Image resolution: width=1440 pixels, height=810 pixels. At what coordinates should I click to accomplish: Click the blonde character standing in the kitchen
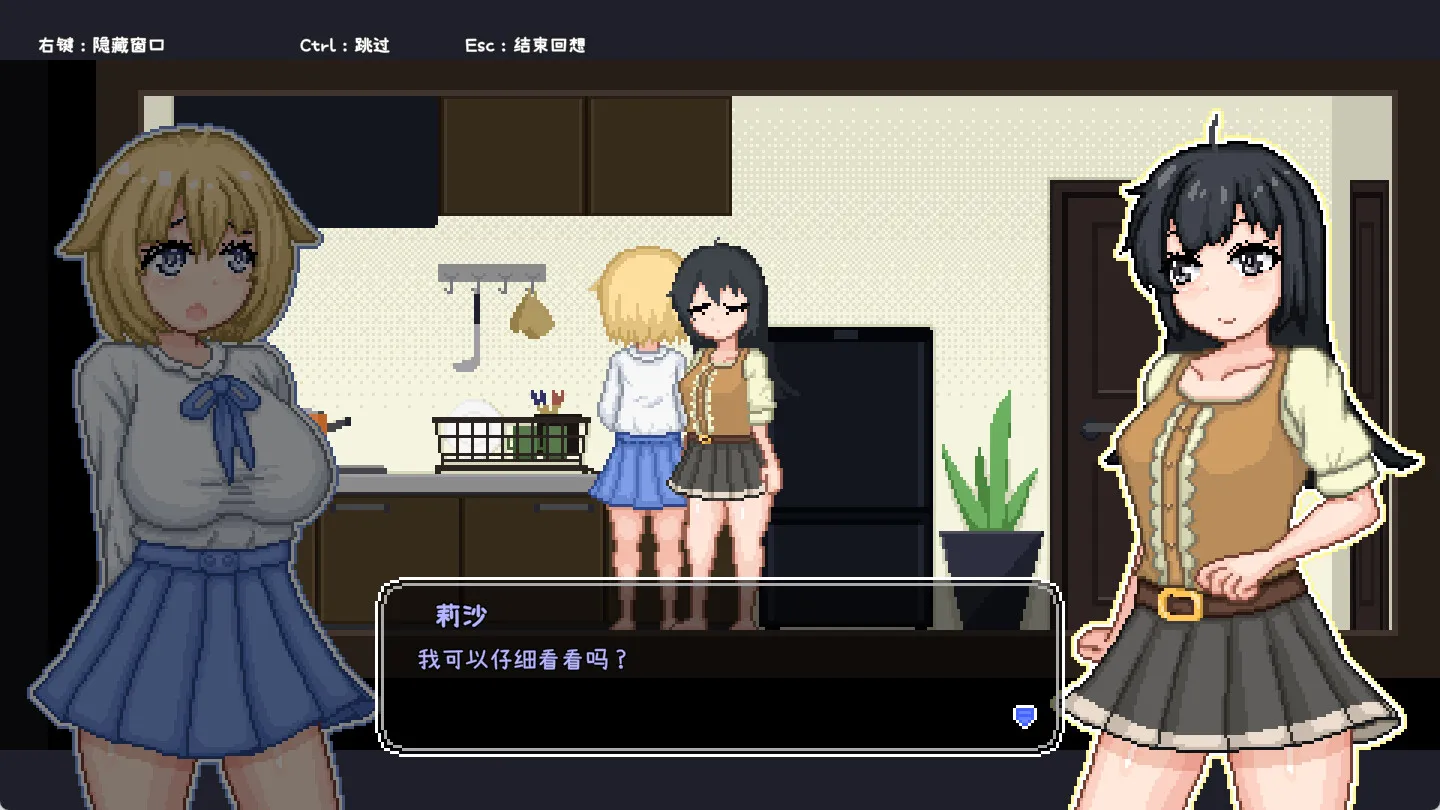(640, 400)
